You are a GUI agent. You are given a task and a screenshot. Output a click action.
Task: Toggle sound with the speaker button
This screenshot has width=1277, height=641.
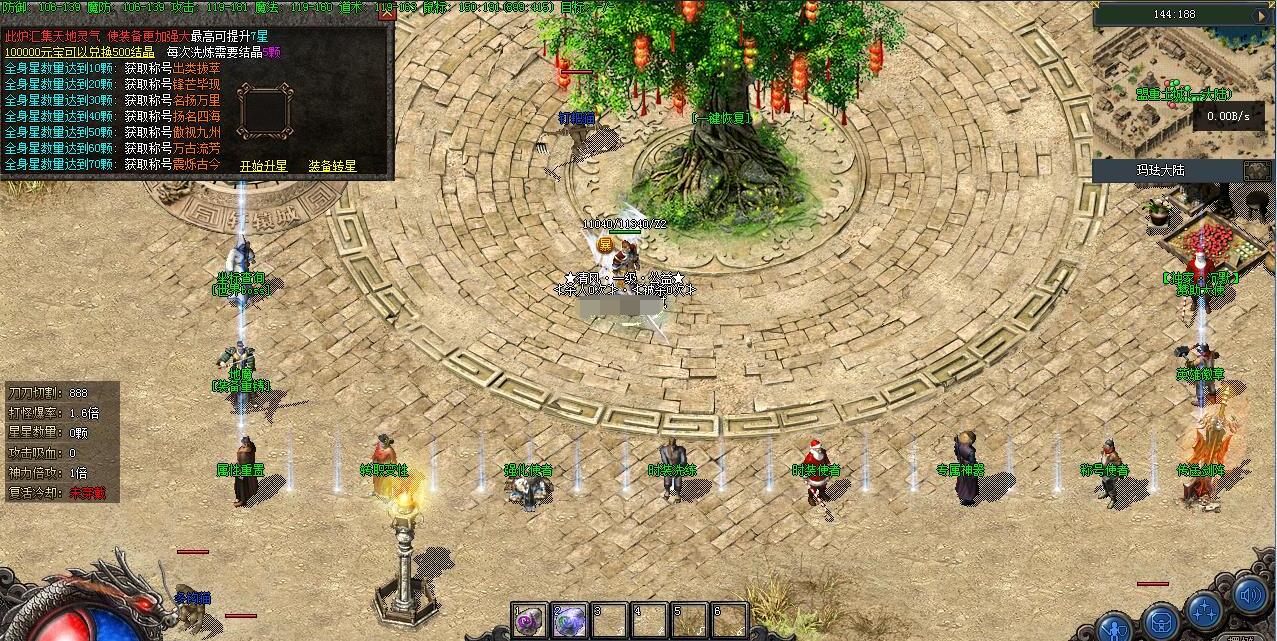(x=1249, y=596)
